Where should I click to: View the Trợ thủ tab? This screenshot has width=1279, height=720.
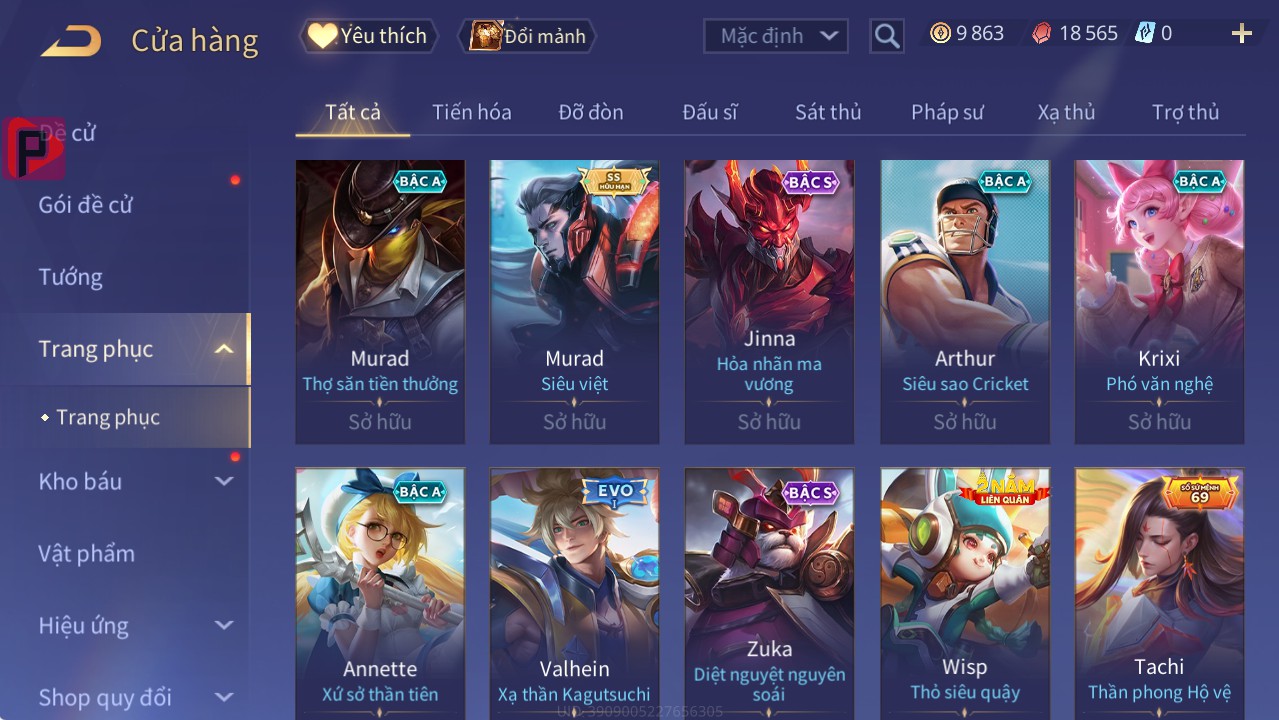pos(1185,112)
